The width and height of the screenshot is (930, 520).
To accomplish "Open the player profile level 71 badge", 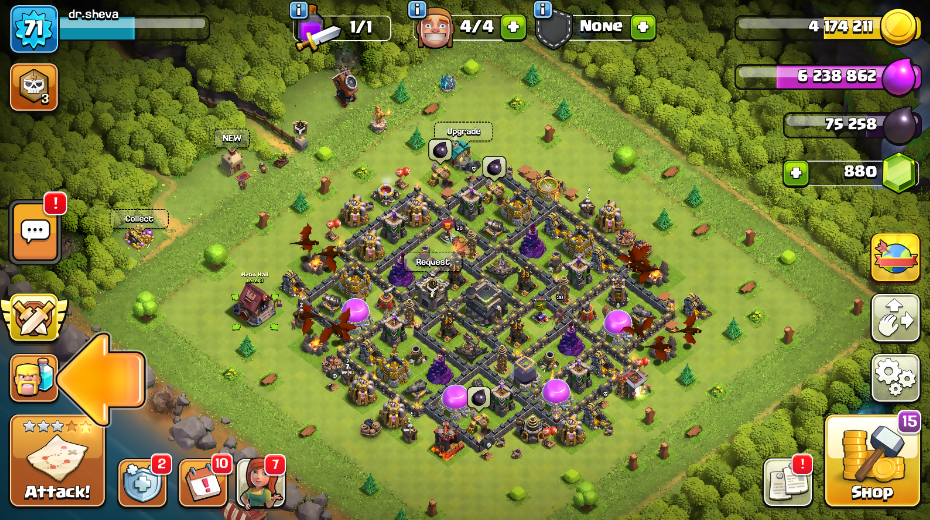I will coord(33,29).
